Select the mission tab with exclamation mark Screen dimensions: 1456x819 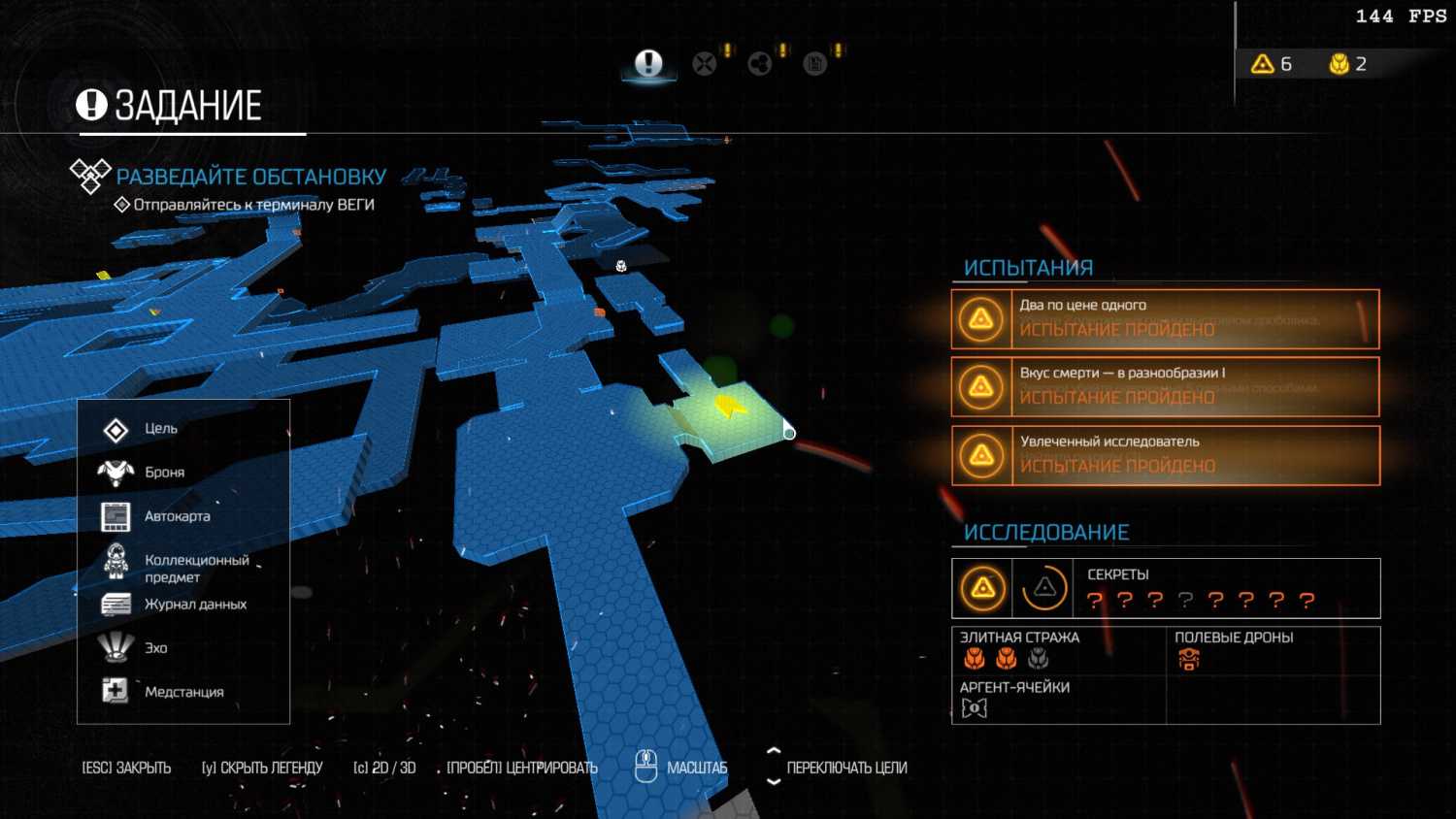tap(648, 64)
